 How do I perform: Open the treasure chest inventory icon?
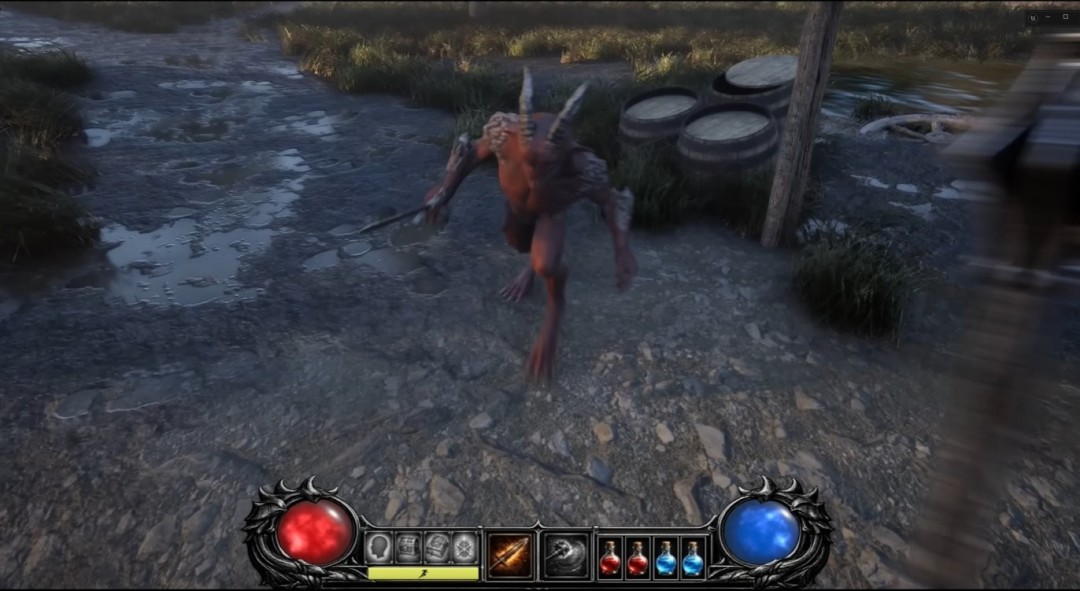tap(407, 547)
